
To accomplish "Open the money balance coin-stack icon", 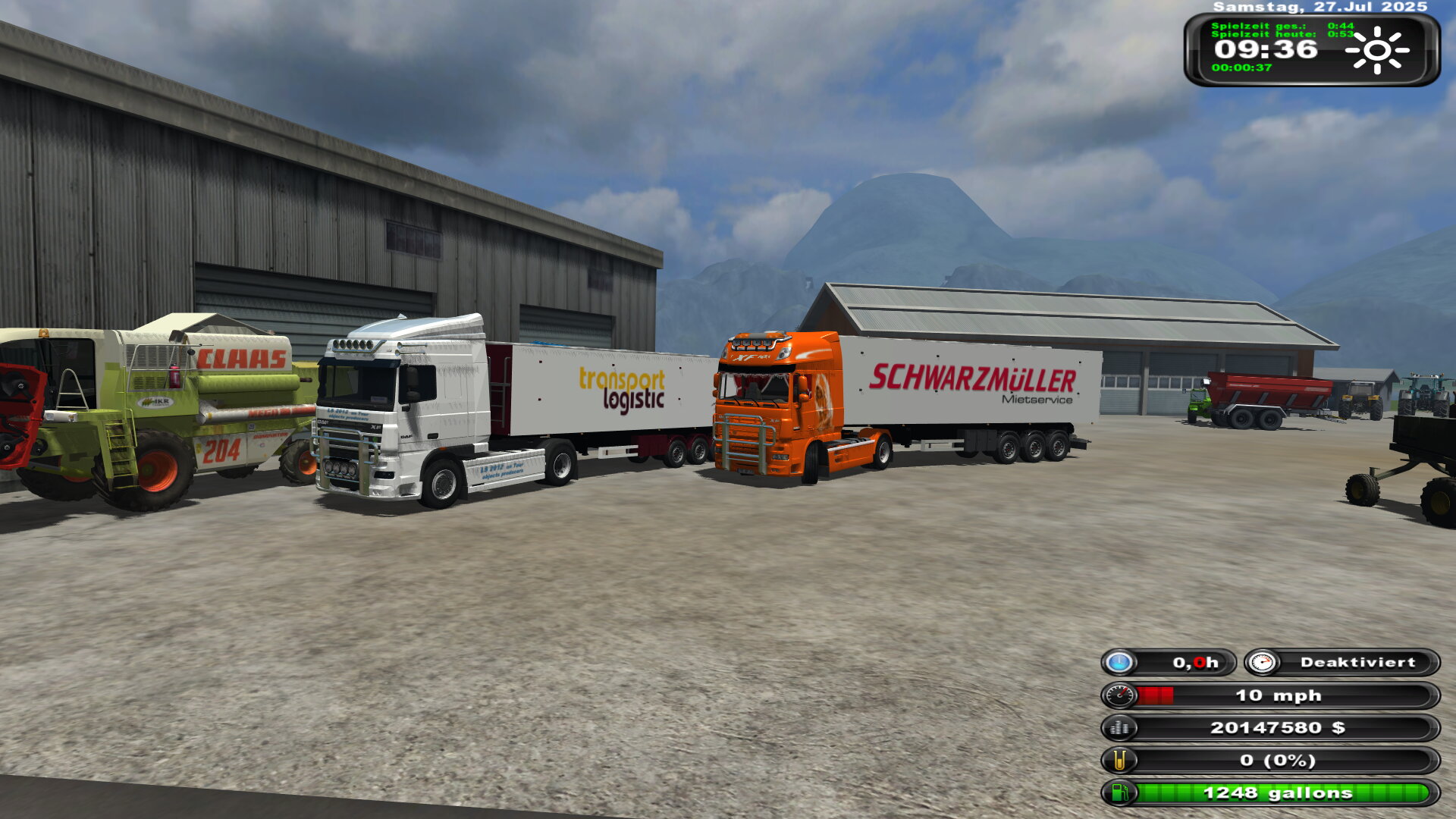I will click(1119, 728).
